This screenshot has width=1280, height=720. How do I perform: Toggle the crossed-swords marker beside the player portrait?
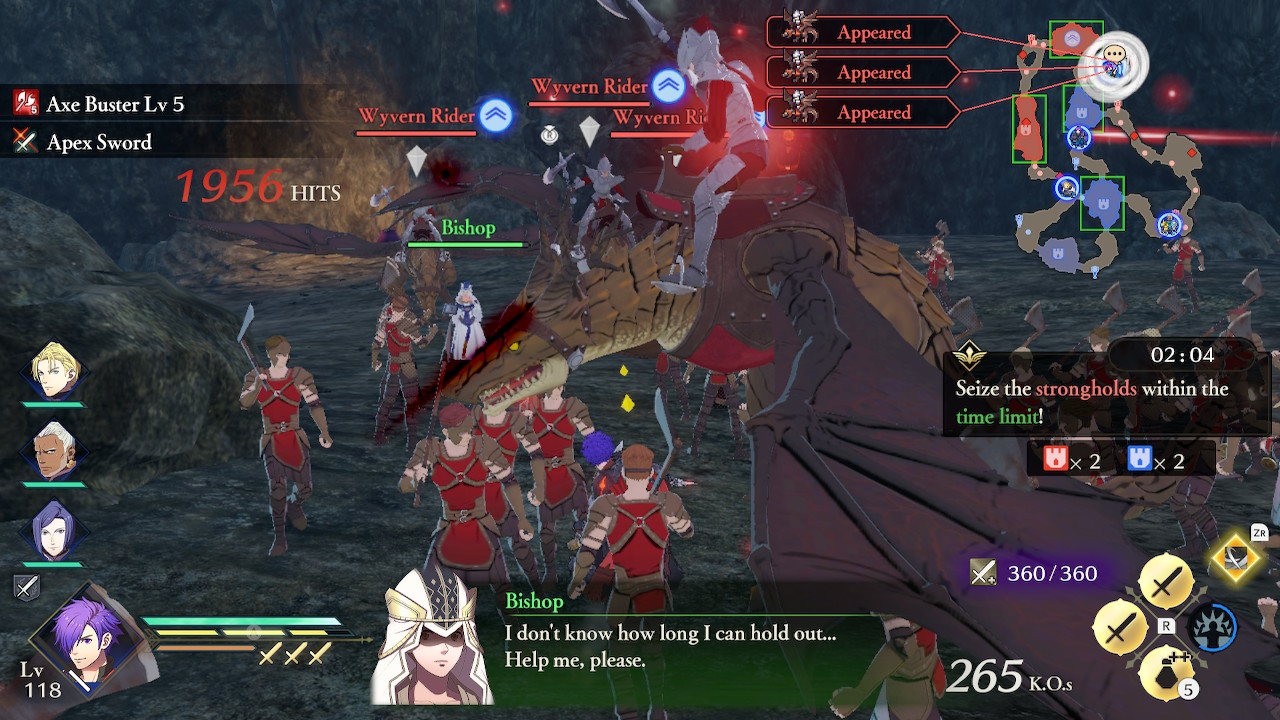point(27,588)
